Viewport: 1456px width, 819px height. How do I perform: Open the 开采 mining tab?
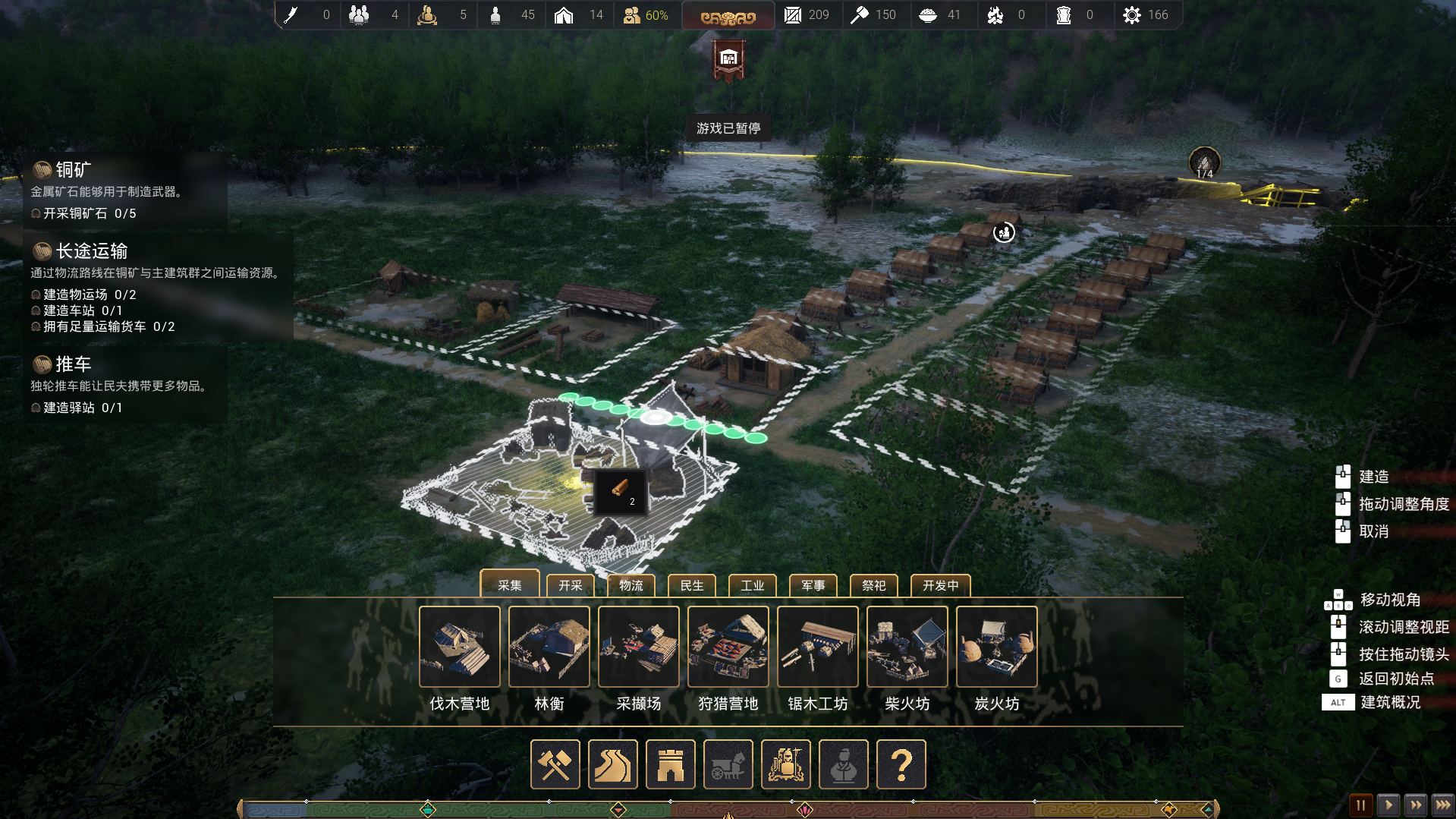(571, 585)
